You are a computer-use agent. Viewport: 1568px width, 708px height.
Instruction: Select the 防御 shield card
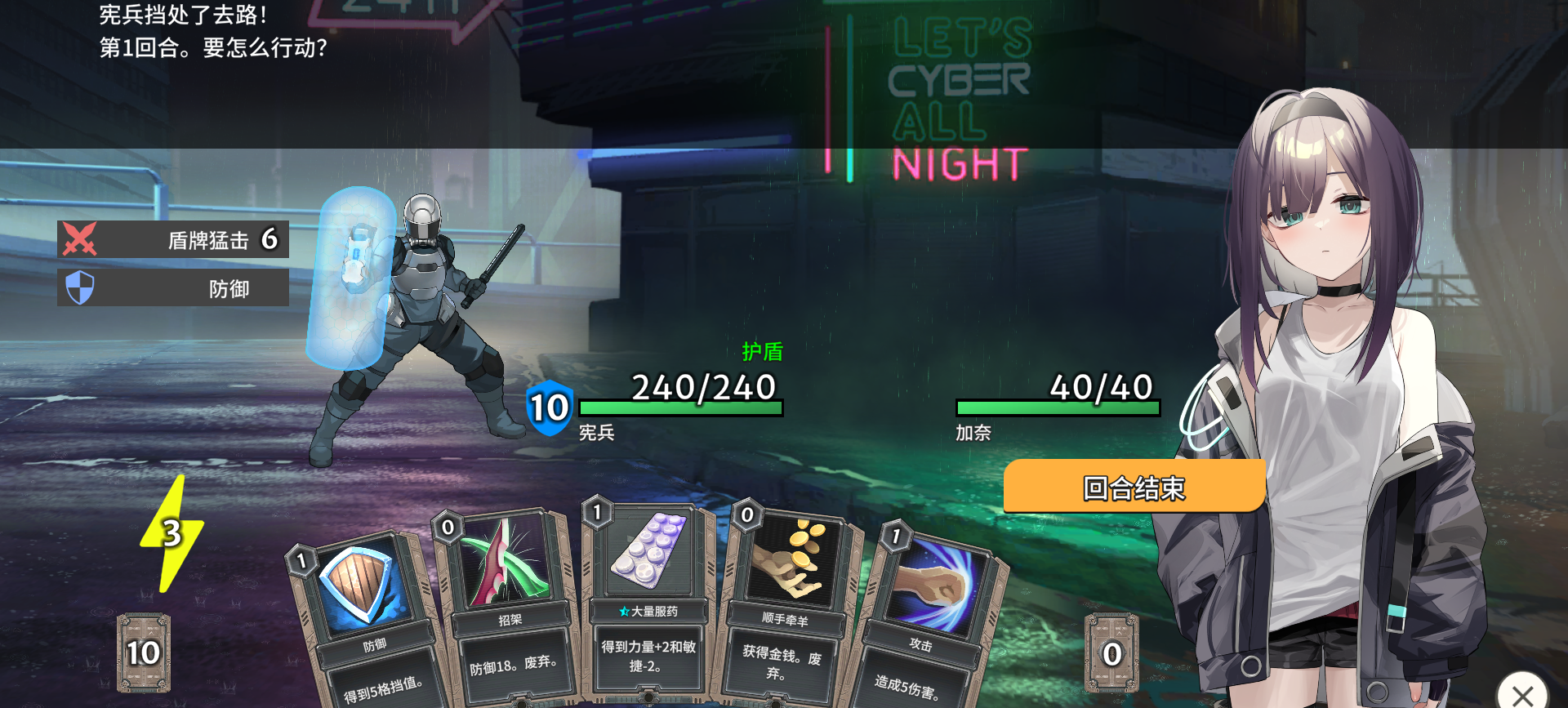[367, 621]
